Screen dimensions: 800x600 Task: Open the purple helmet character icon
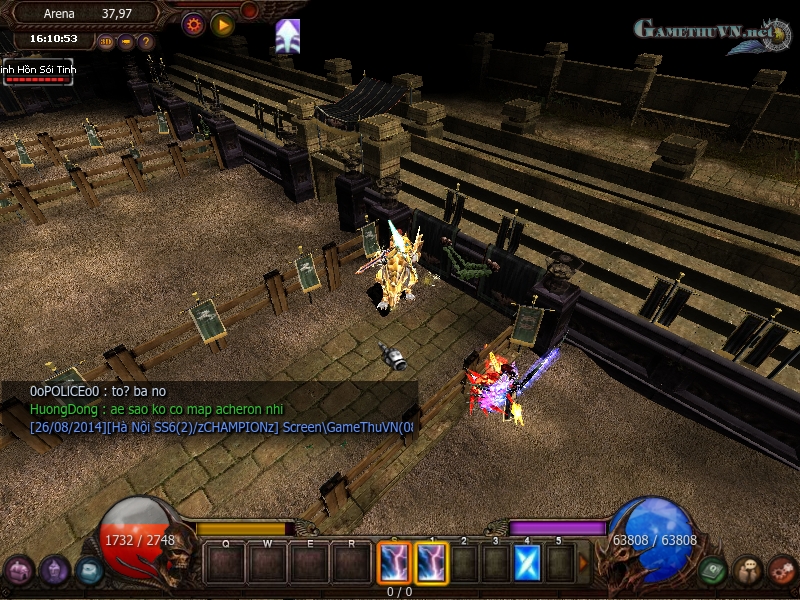click(54, 571)
